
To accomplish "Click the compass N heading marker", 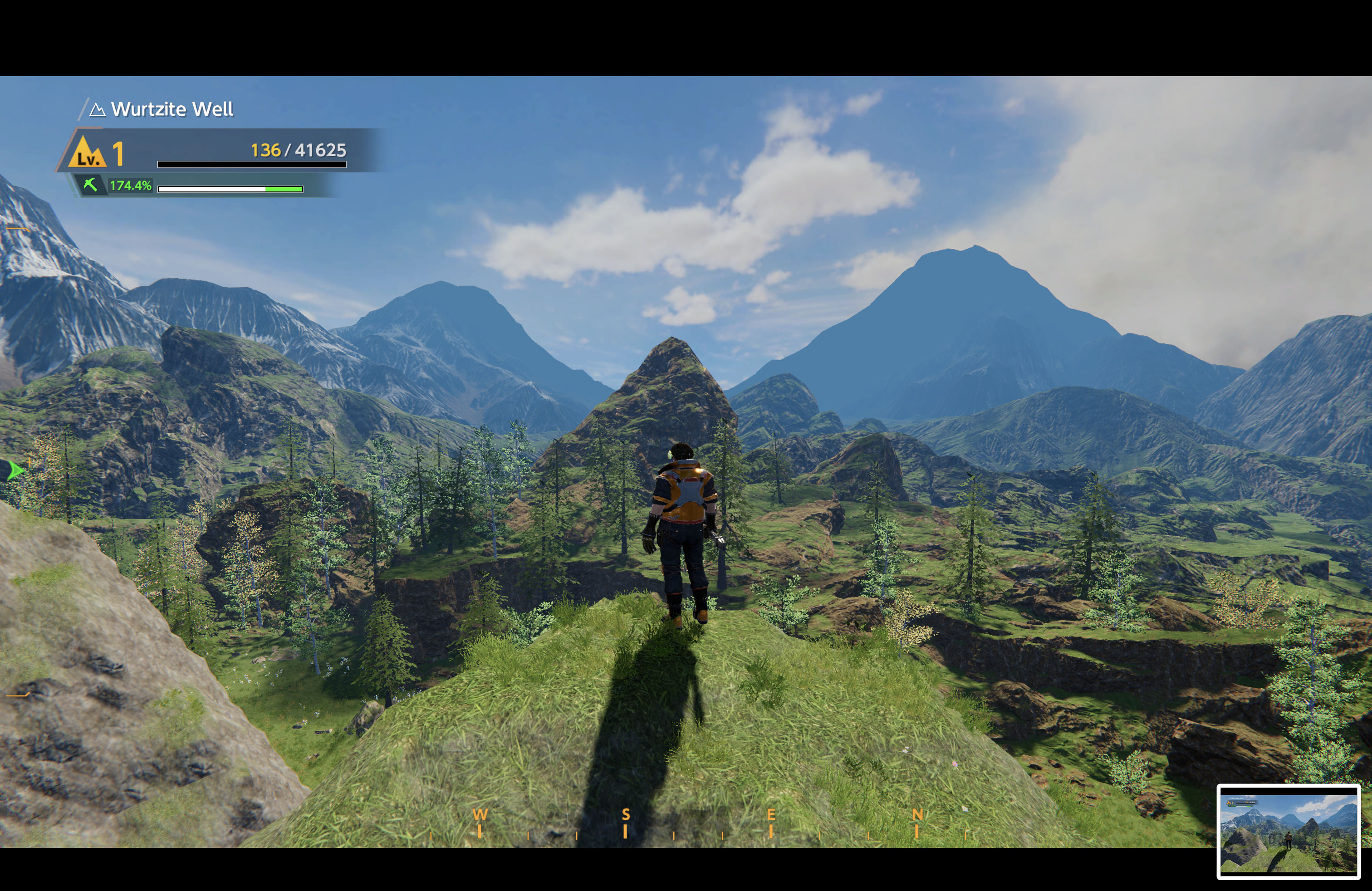I will (x=917, y=814).
